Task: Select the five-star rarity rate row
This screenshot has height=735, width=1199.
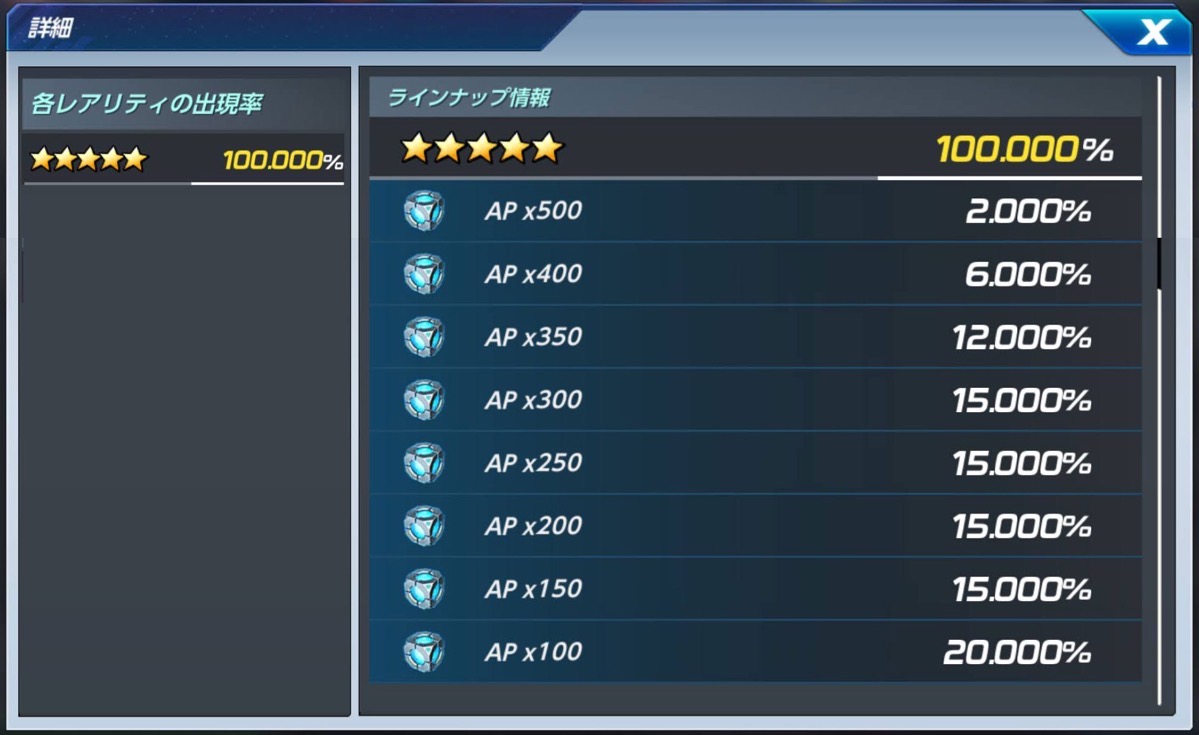Action: (184, 160)
